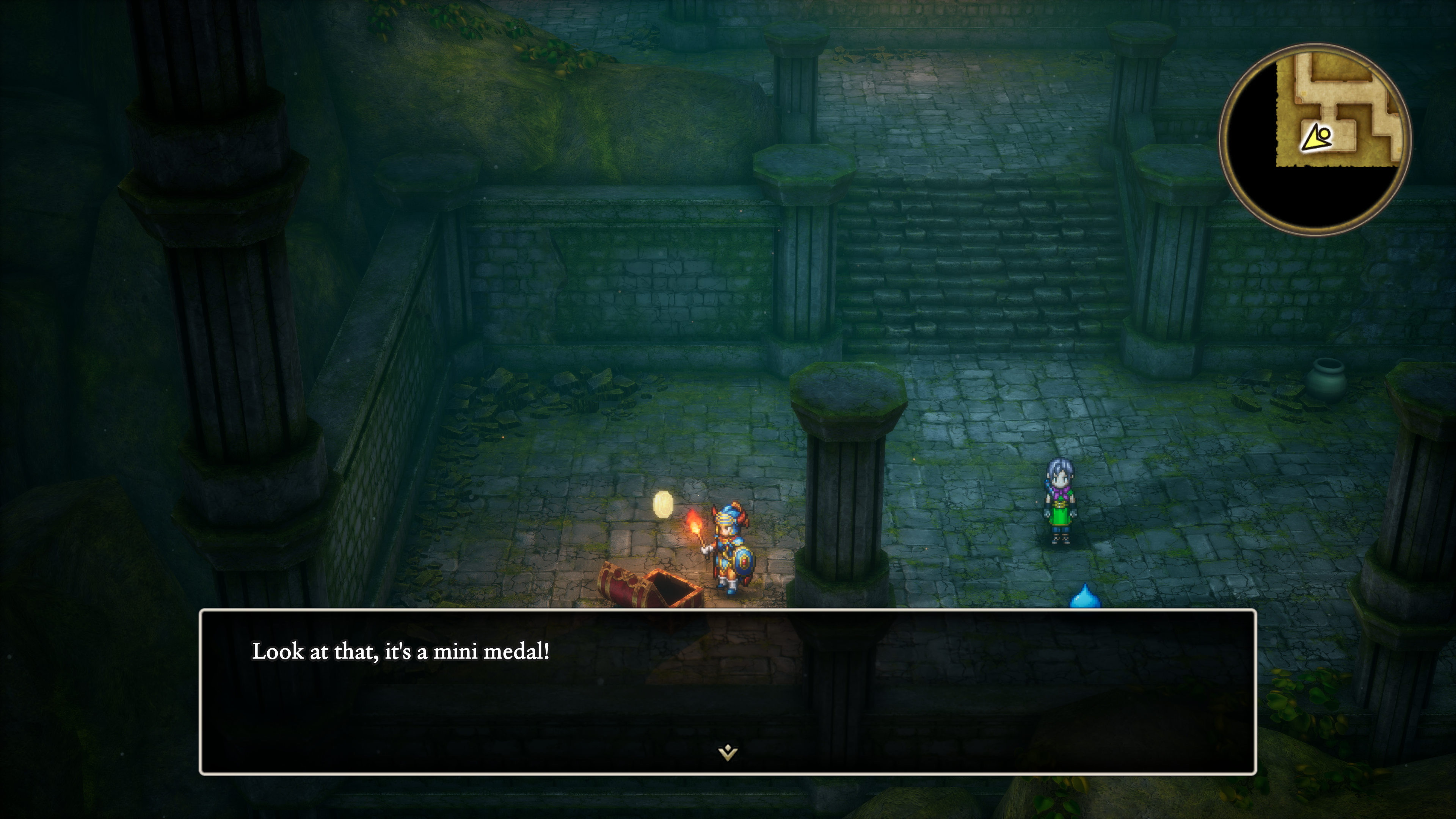
Task: Click the mini medal dialogue box
Action: (x=728, y=691)
